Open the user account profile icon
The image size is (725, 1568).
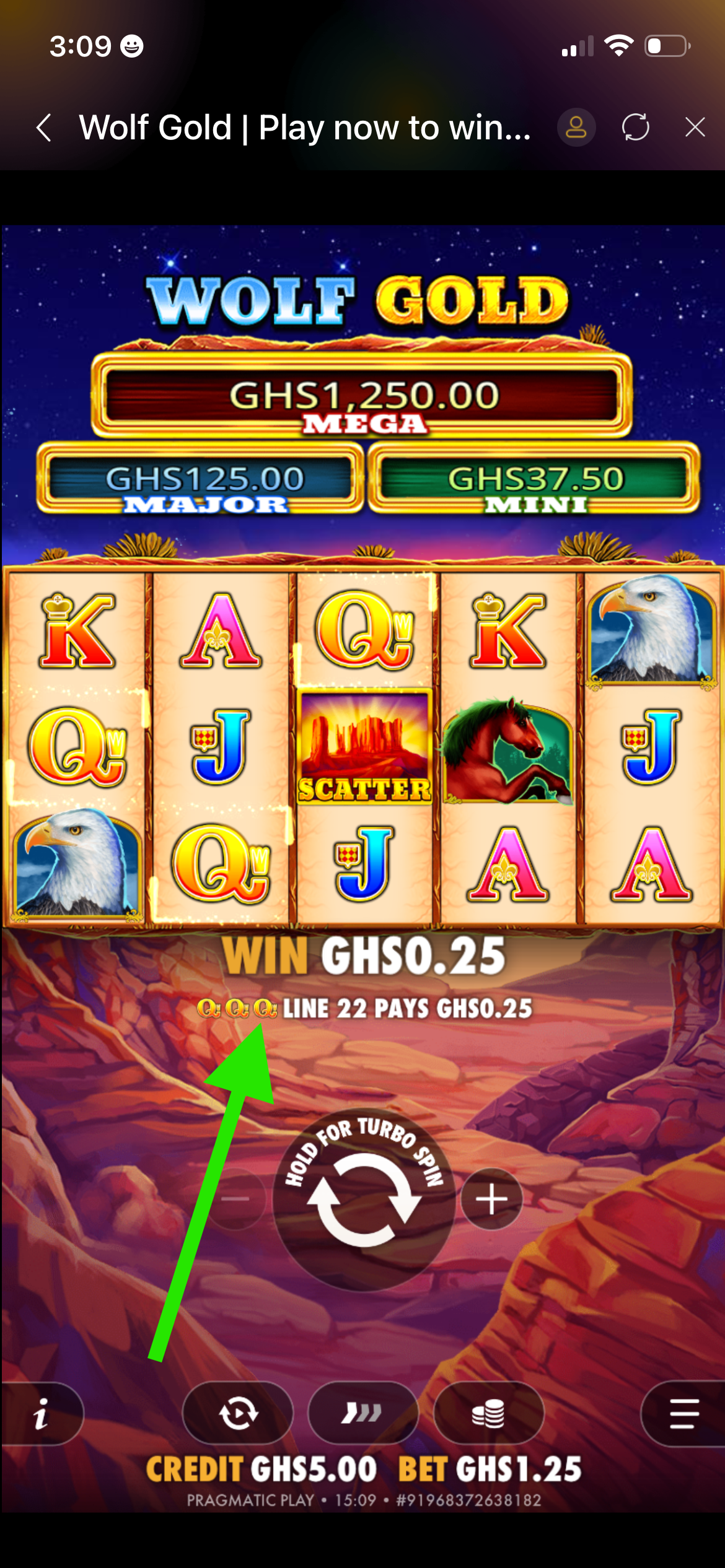pyautogui.click(x=576, y=128)
